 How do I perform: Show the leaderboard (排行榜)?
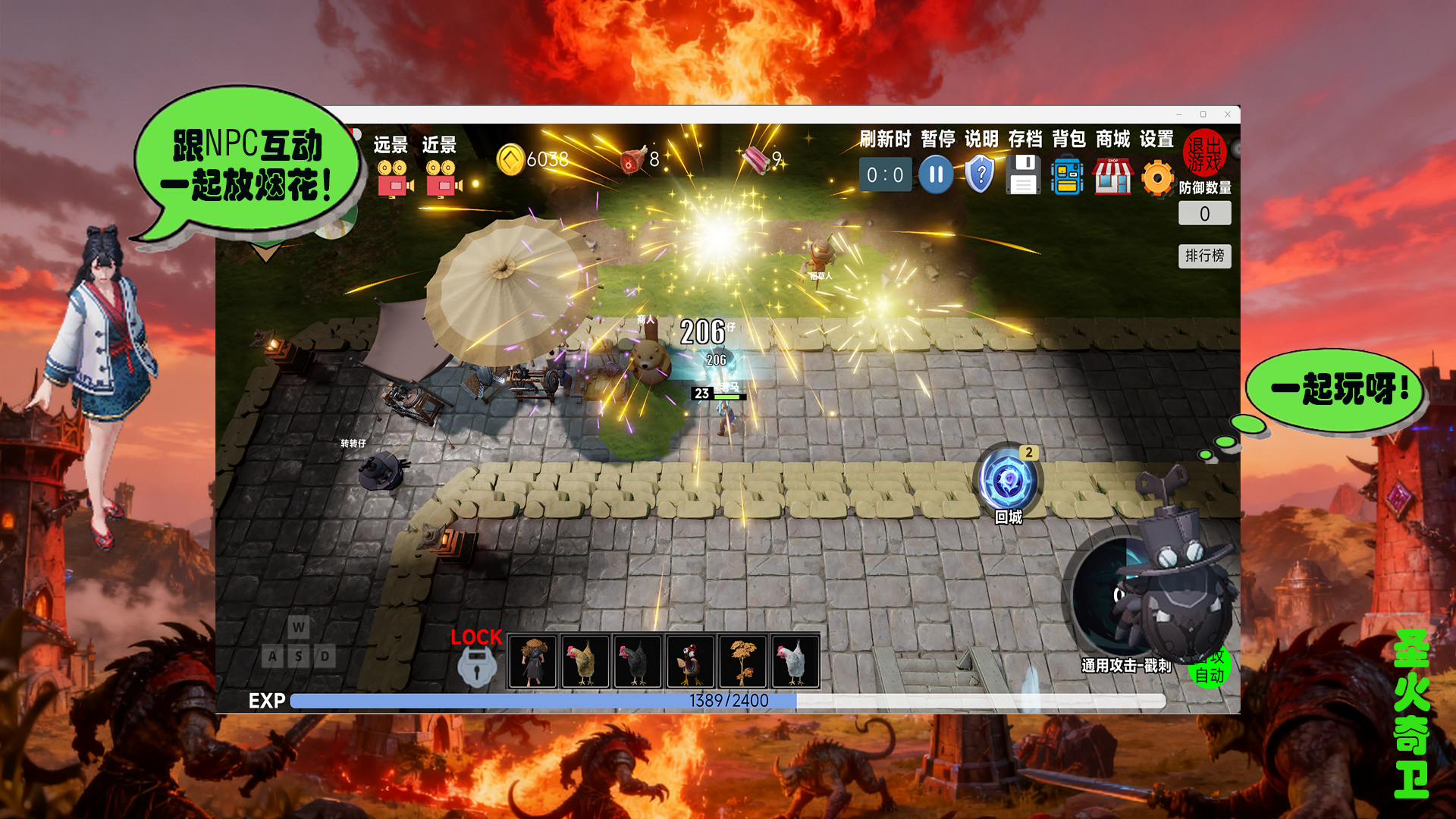pos(1204,256)
